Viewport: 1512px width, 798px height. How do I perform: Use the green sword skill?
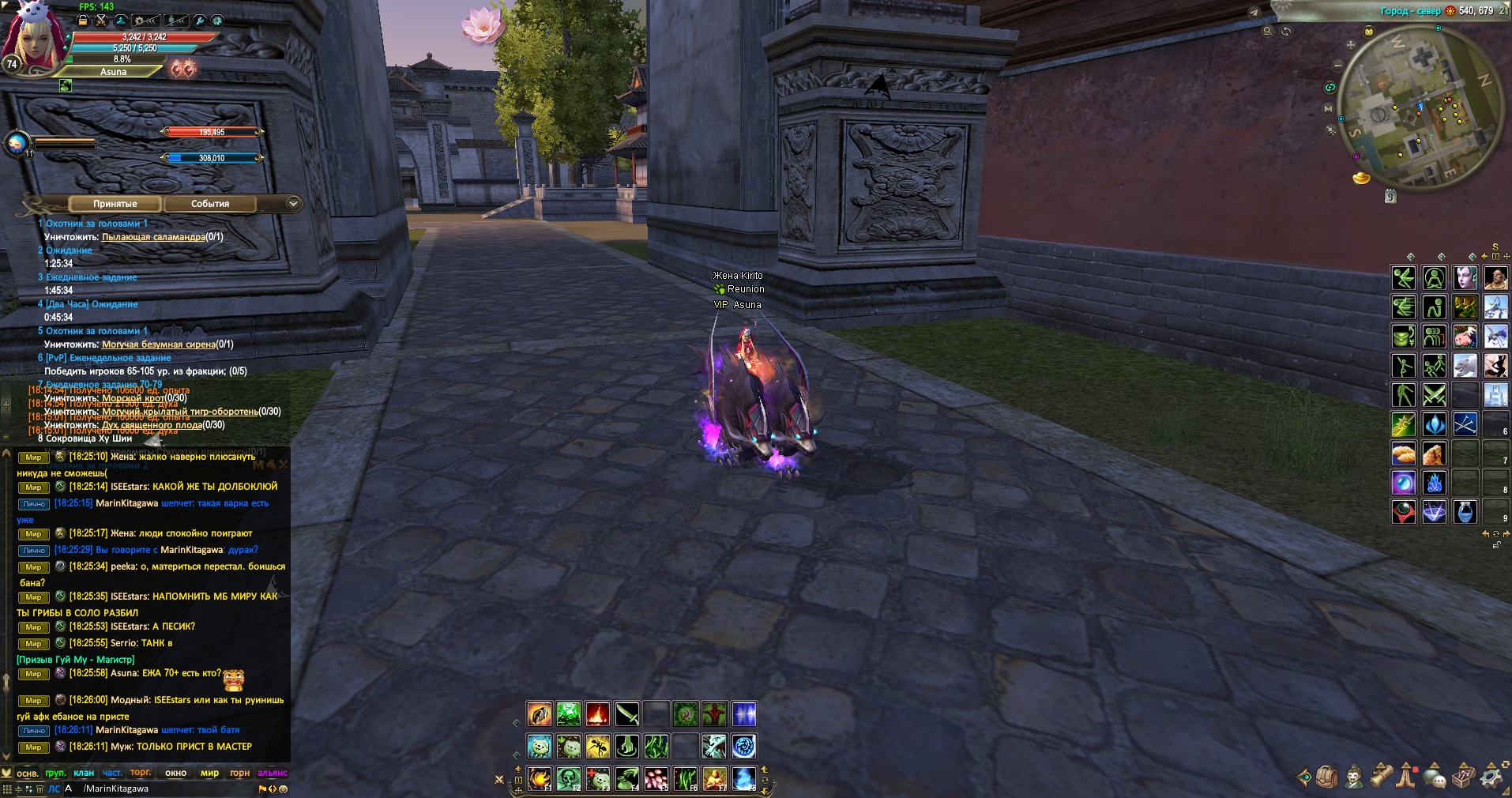tap(627, 714)
